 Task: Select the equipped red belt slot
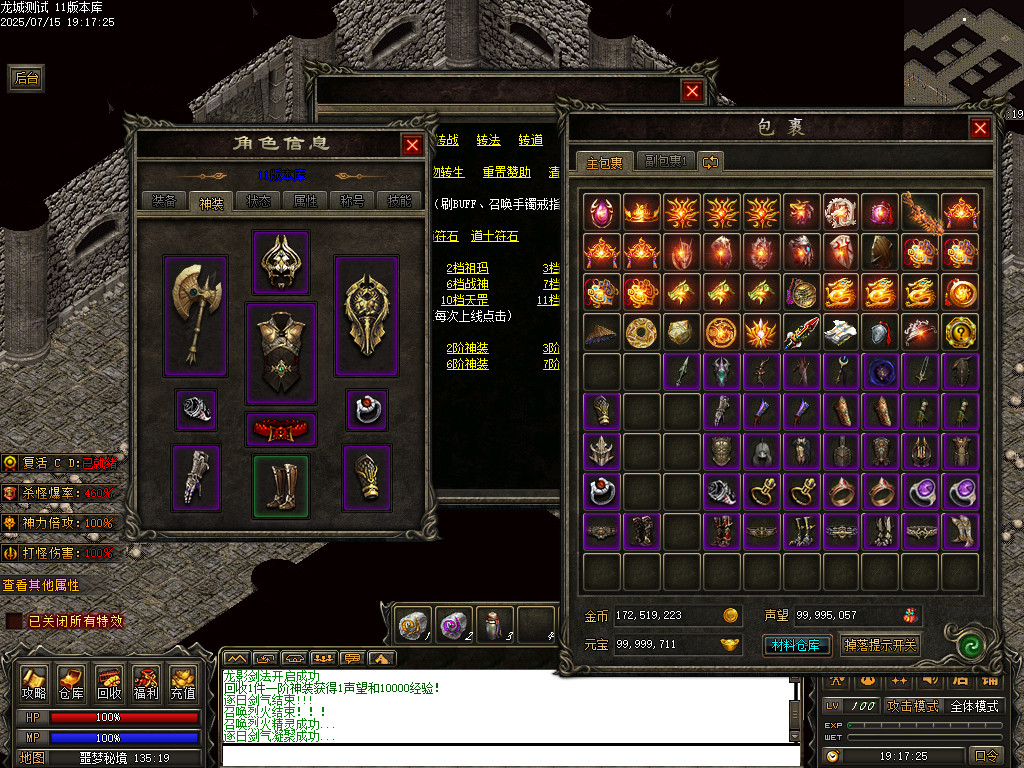pyautogui.click(x=281, y=429)
